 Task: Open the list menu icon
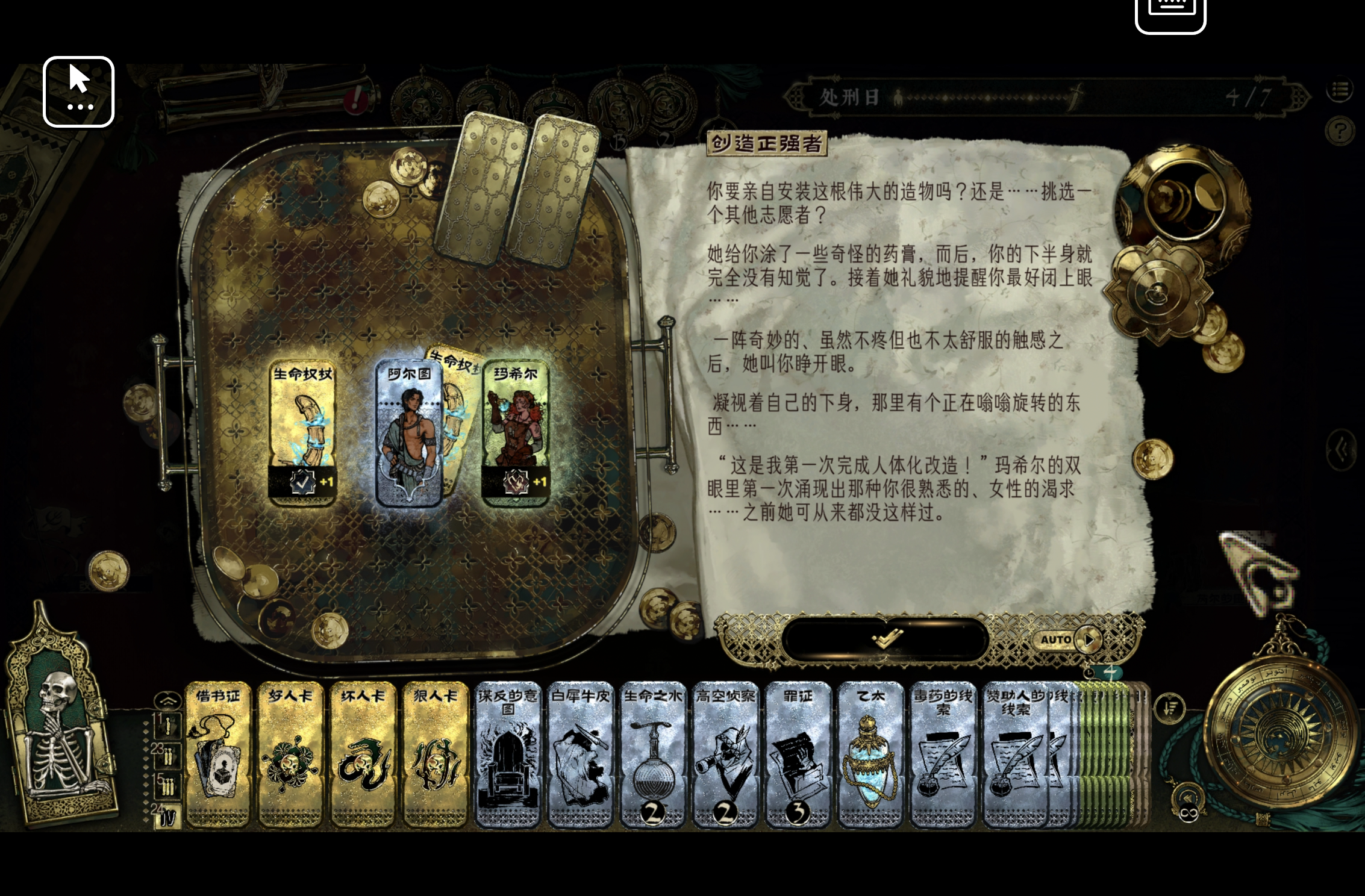coord(1340,90)
